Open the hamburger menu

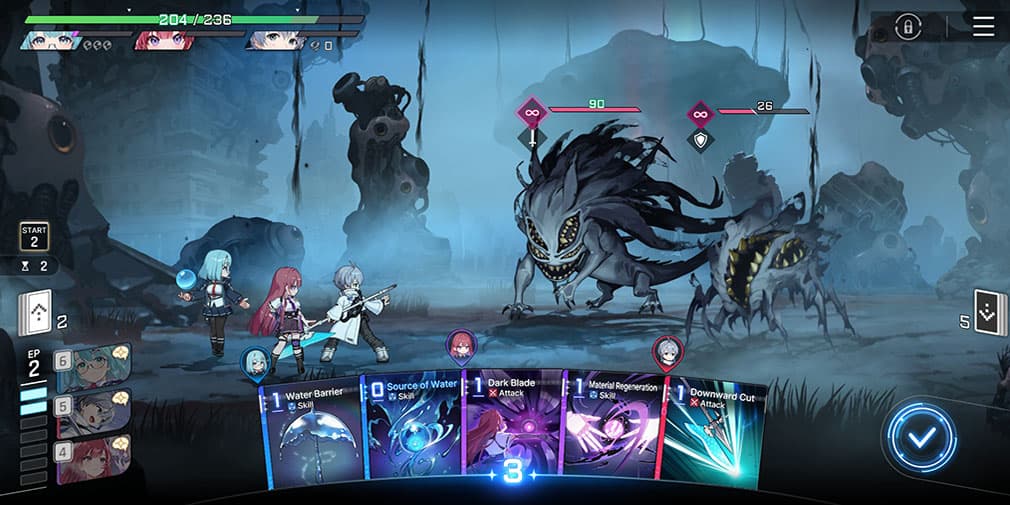point(984,26)
